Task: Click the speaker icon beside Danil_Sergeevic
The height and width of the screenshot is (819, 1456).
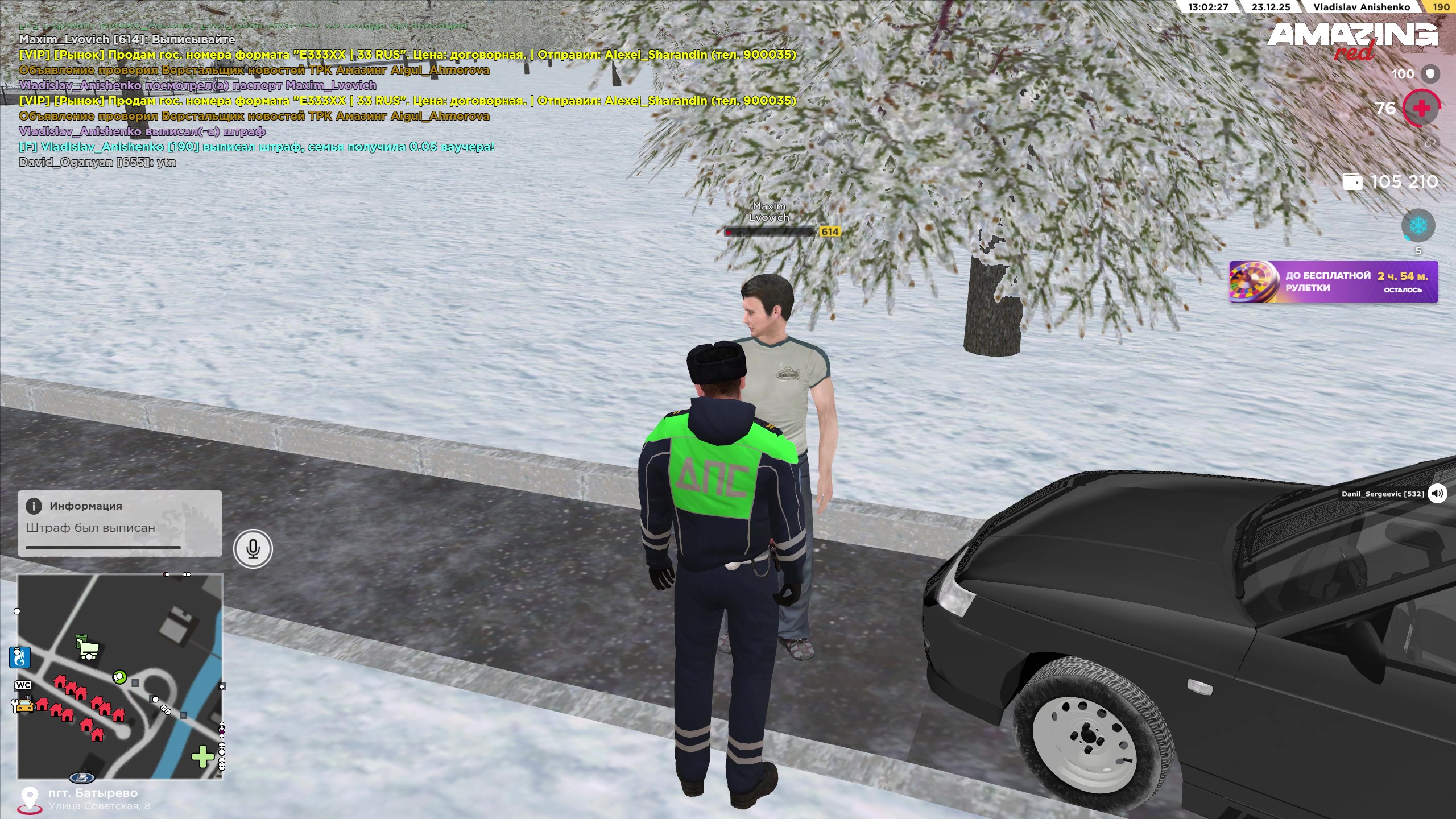Action: (1437, 493)
